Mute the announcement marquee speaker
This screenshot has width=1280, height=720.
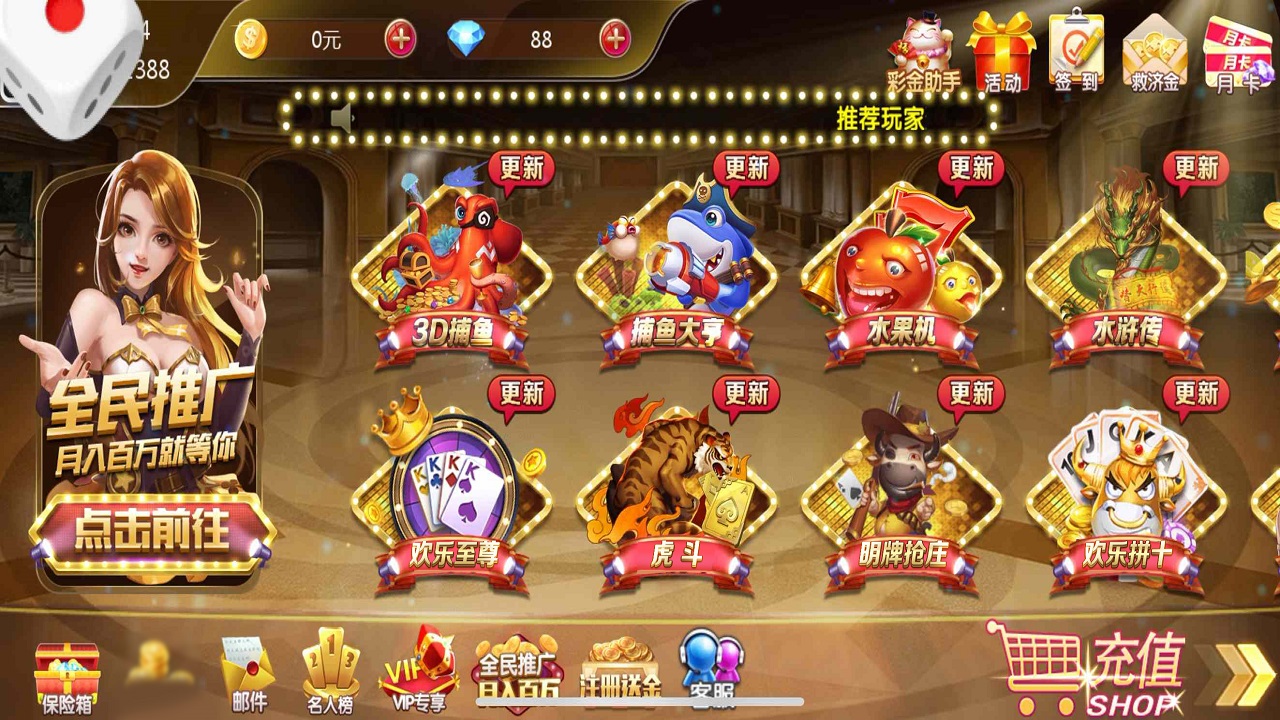coord(342,118)
